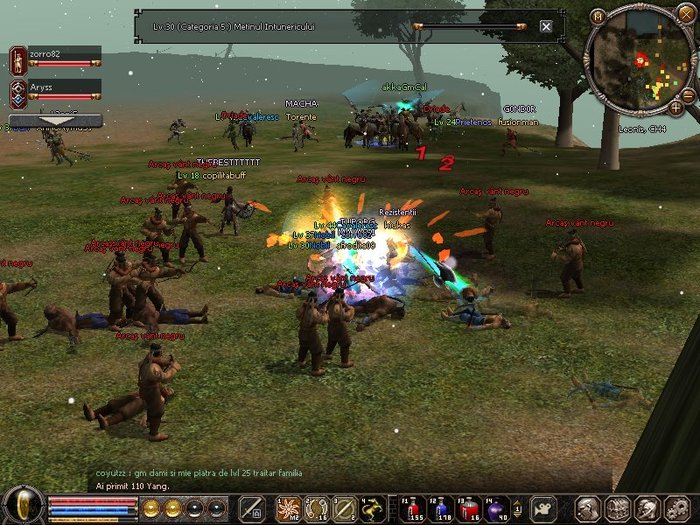Viewport: 700px width, 525px height.
Task: Open the circular minimap
Action: [639, 59]
